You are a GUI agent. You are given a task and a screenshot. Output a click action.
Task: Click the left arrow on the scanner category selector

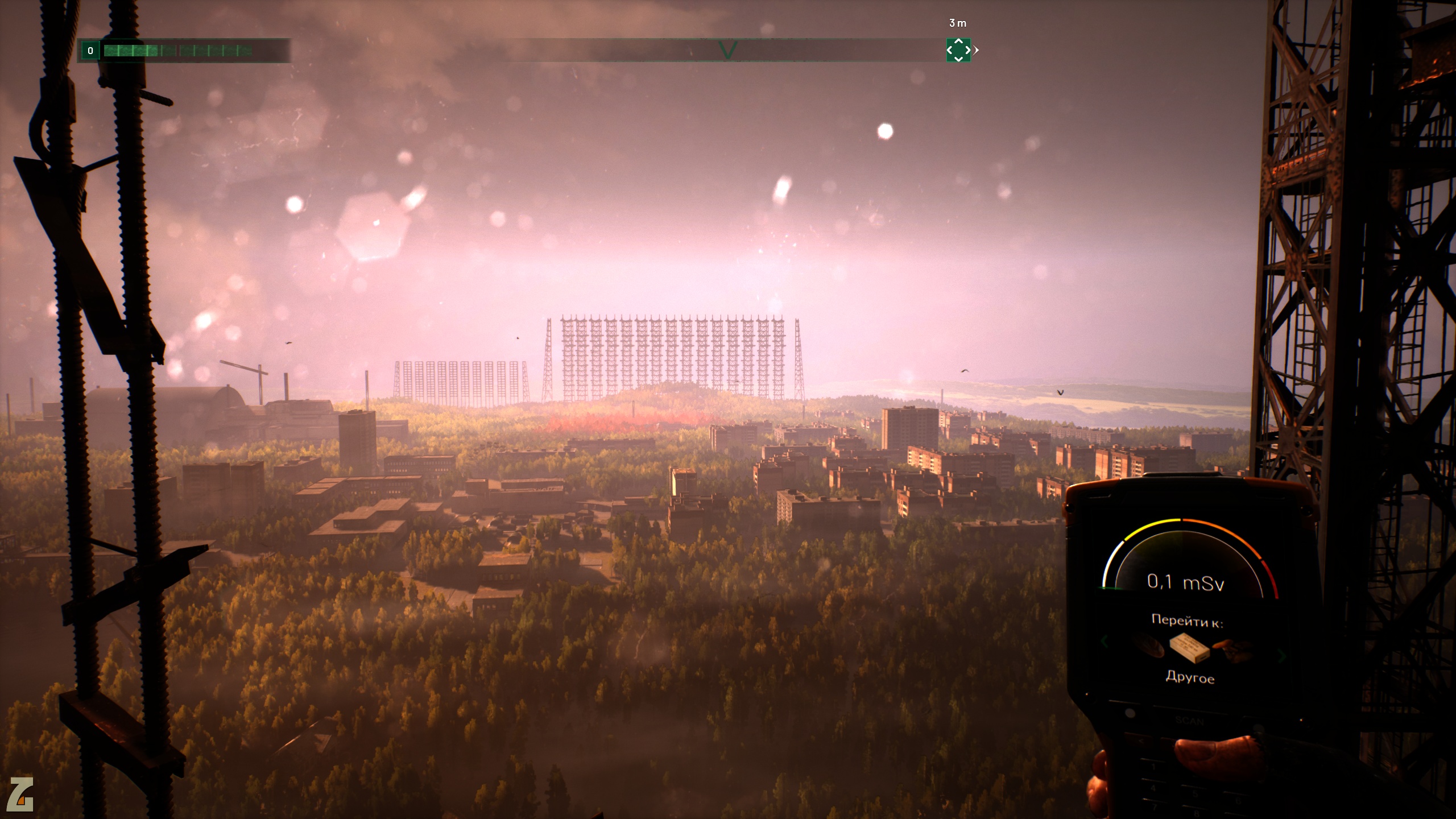click(x=1105, y=643)
